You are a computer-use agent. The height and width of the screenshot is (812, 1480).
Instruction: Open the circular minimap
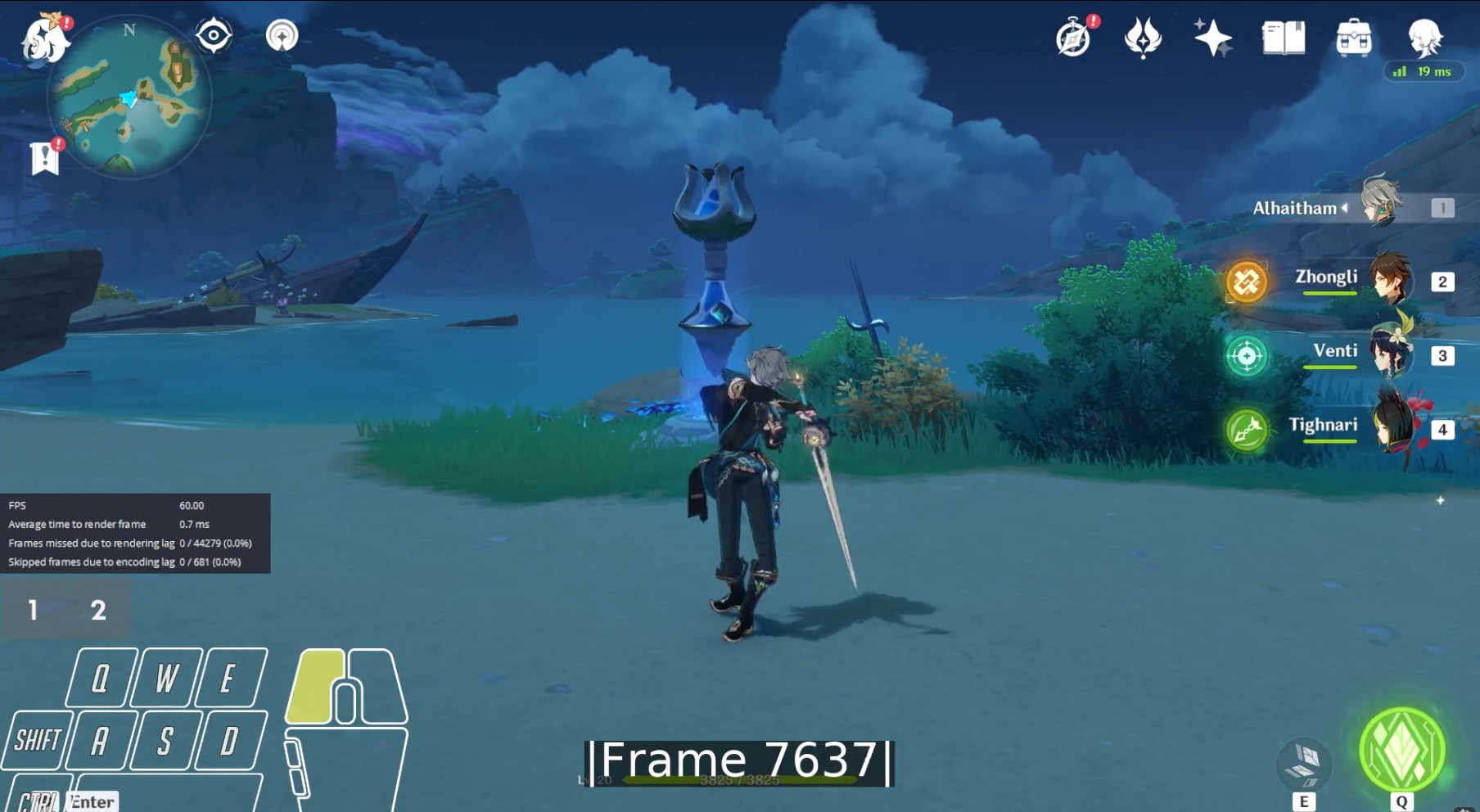[130, 98]
